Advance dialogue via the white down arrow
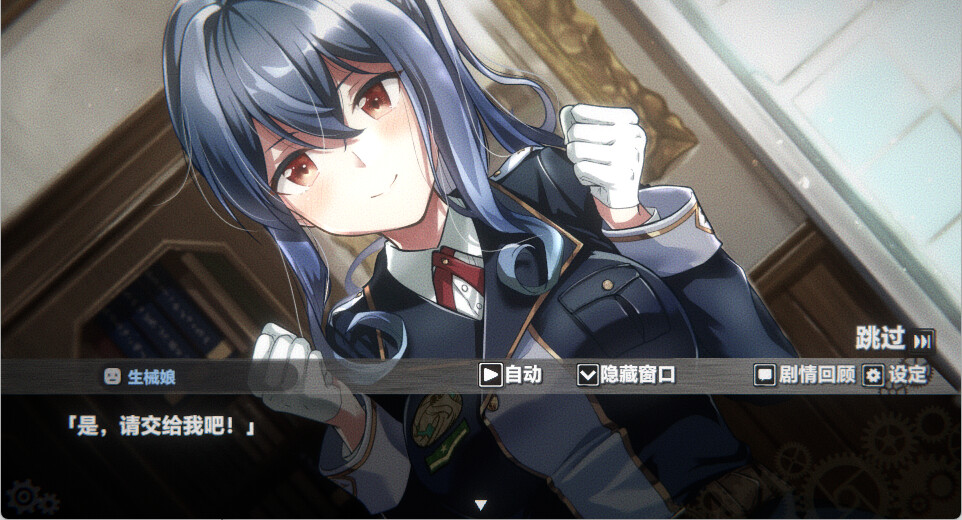 pos(480,504)
